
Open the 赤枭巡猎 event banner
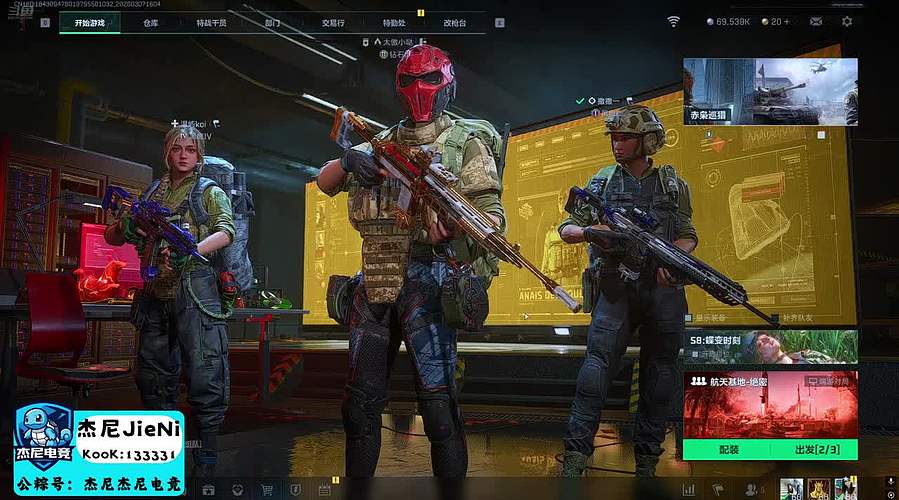pos(770,91)
